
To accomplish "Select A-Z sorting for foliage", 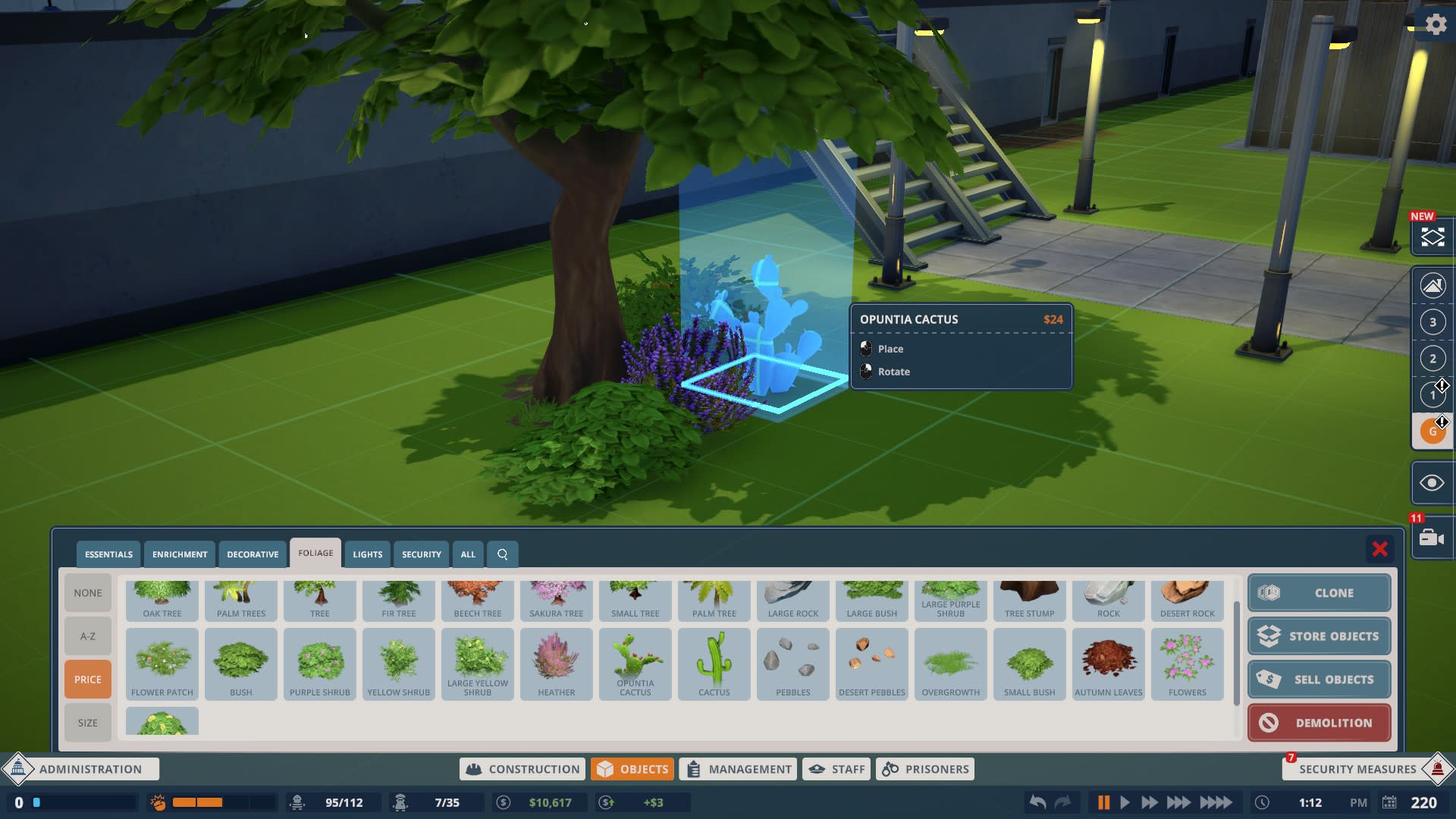I will tap(87, 635).
